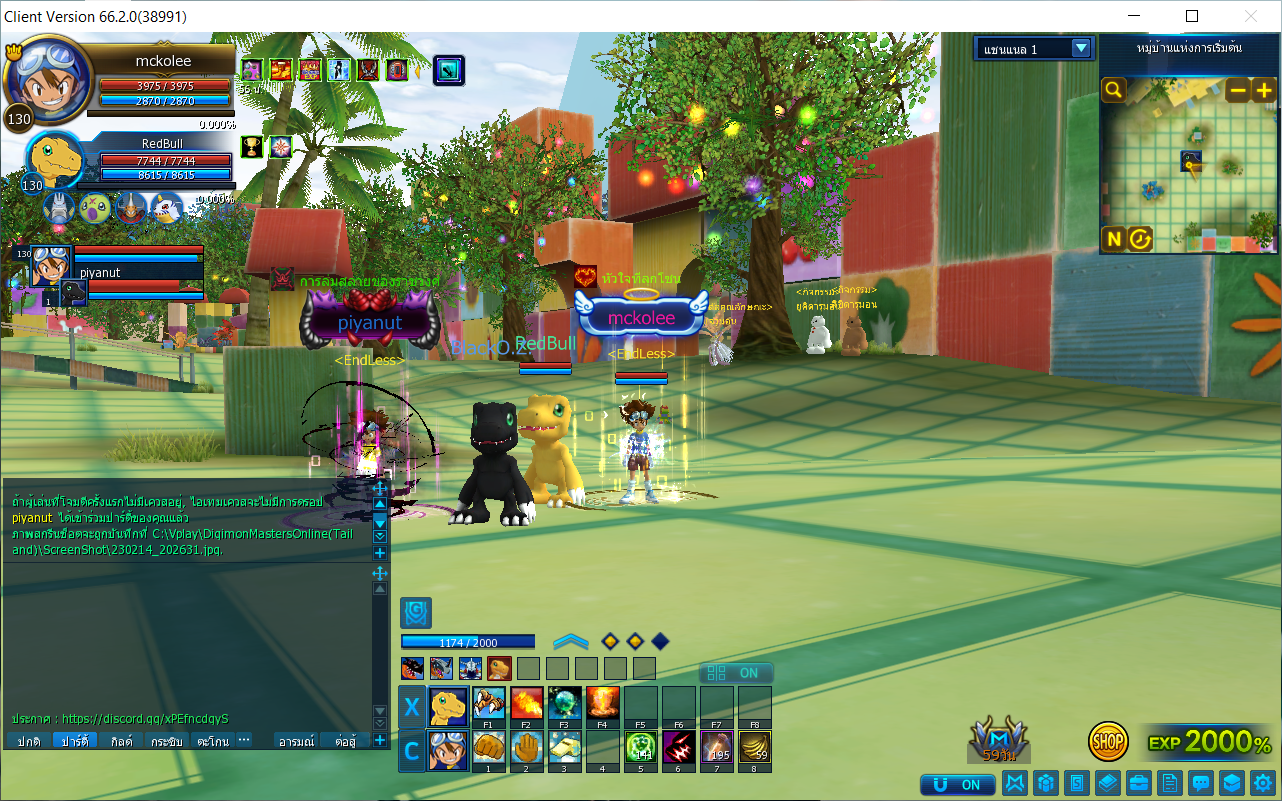Open the SHOP gold coin button

coord(1108,741)
